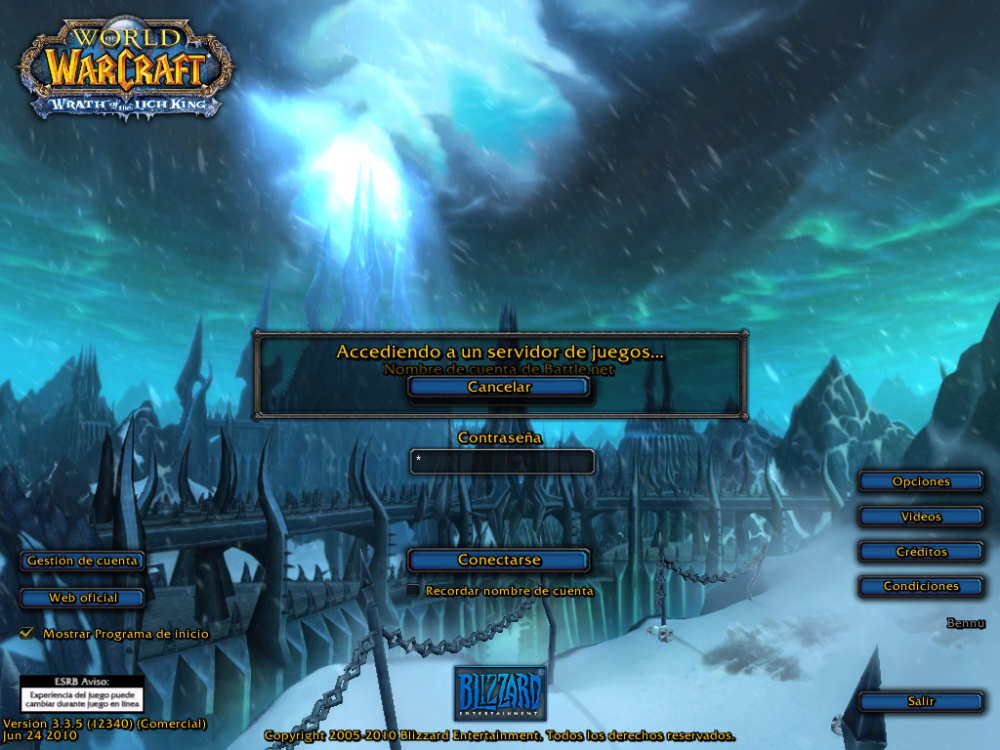Screen dimensions: 1000x750
Task: View the Condiciones terms
Action: (x=921, y=587)
